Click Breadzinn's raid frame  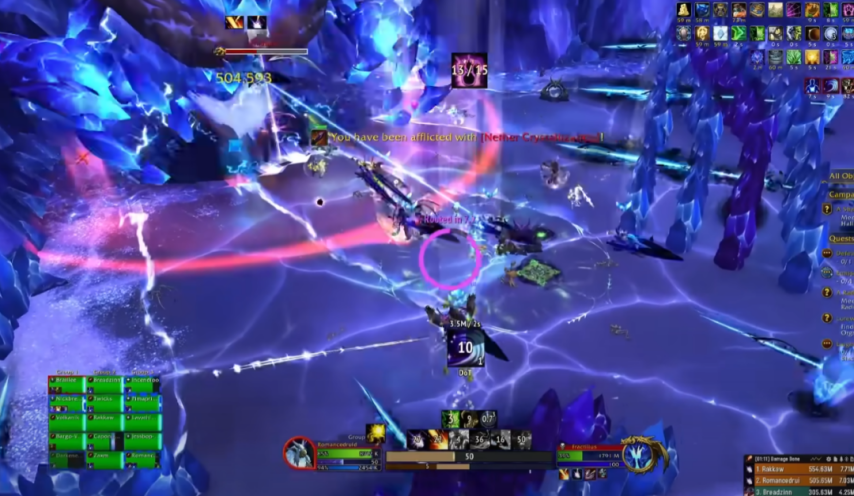click(102, 383)
